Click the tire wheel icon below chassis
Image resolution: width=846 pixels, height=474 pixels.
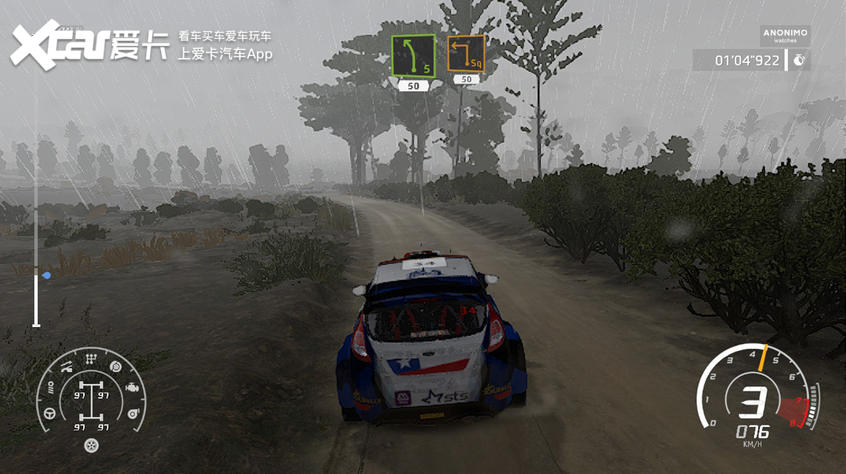[92, 445]
